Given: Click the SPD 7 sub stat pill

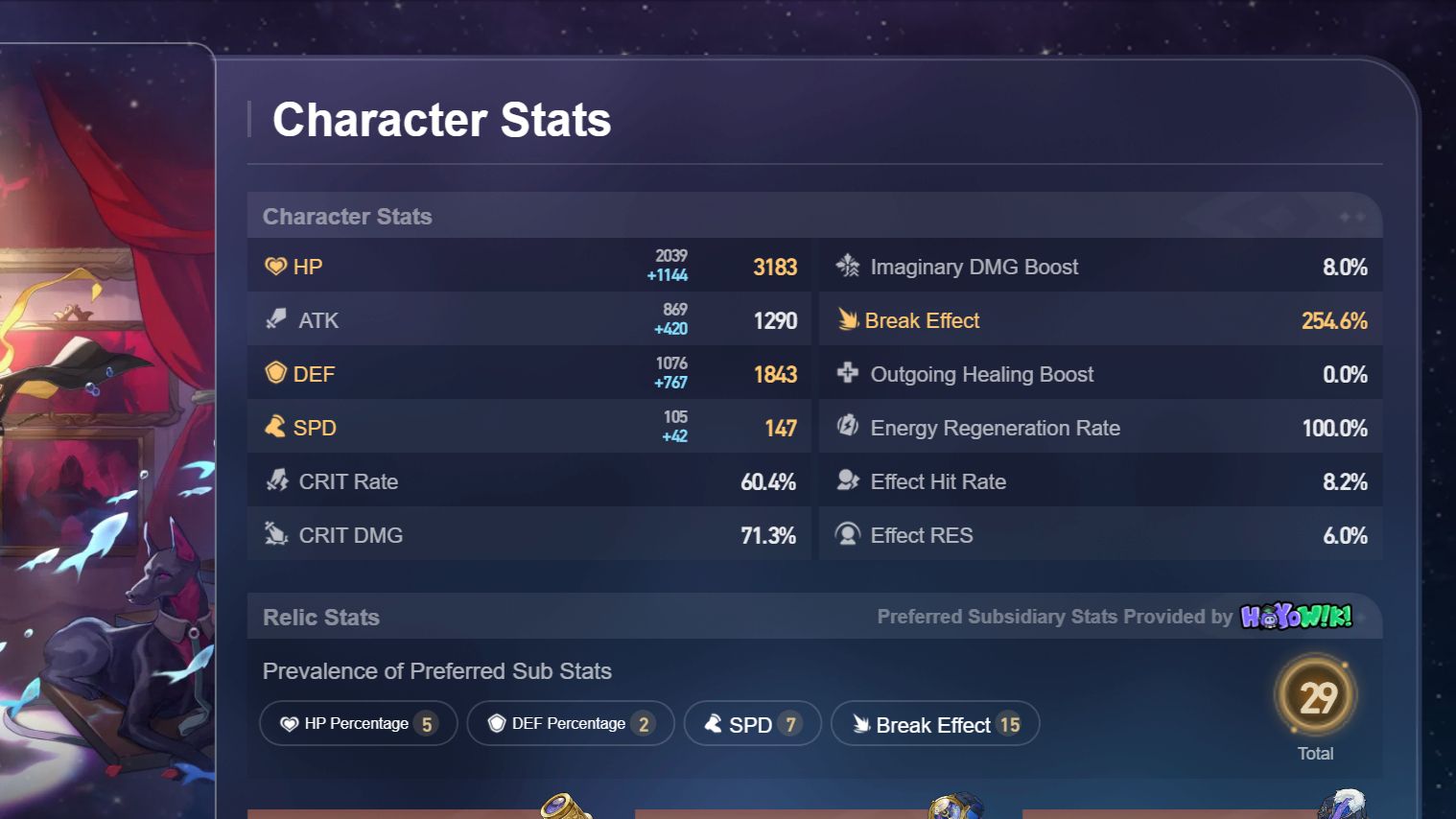Looking at the screenshot, I should pos(752,723).
